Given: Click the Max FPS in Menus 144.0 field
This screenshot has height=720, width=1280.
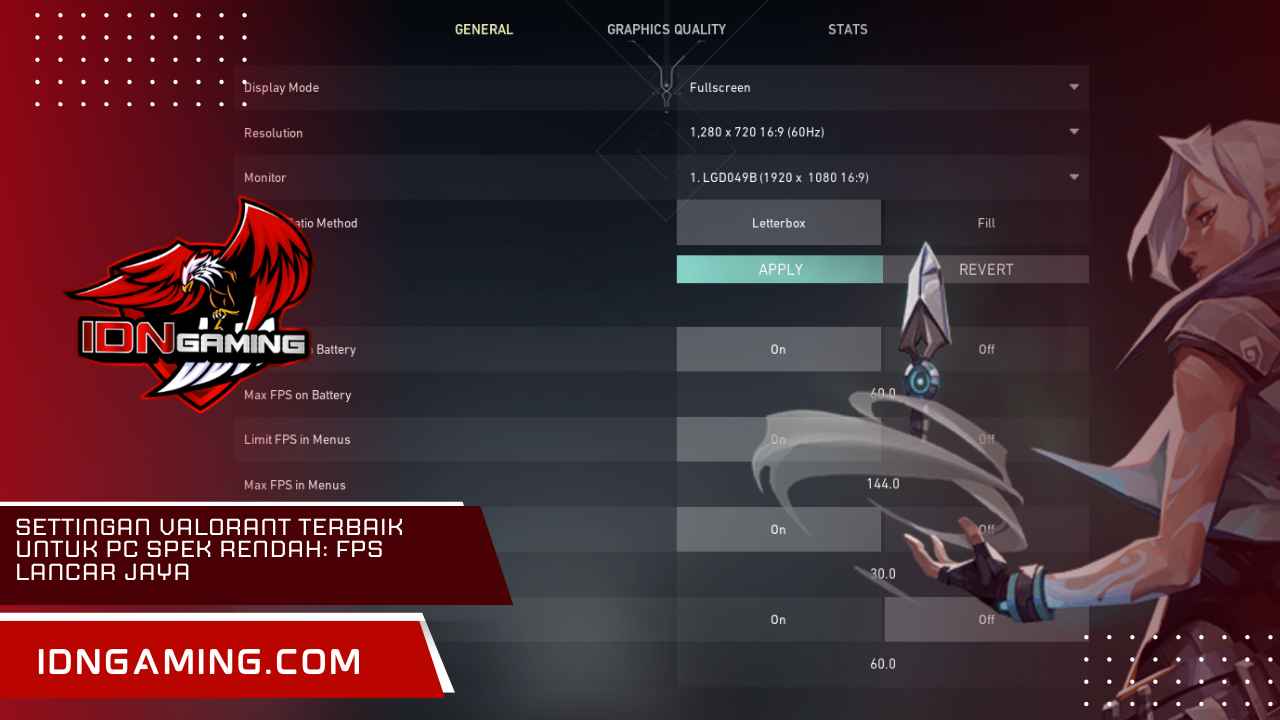Looking at the screenshot, I should pyautogui.click(x=883, y=483).
